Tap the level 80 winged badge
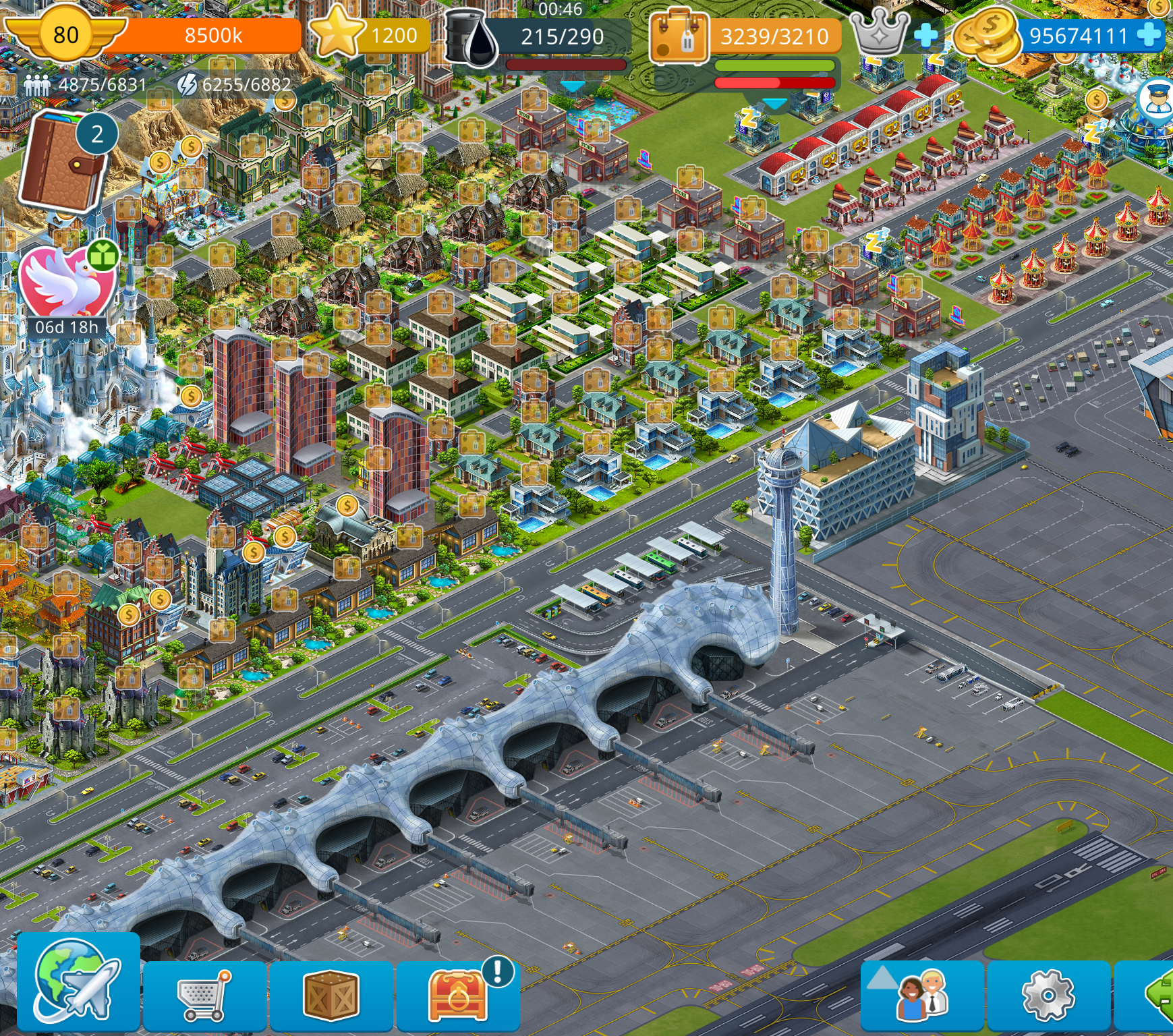 (x=65, y=34)
